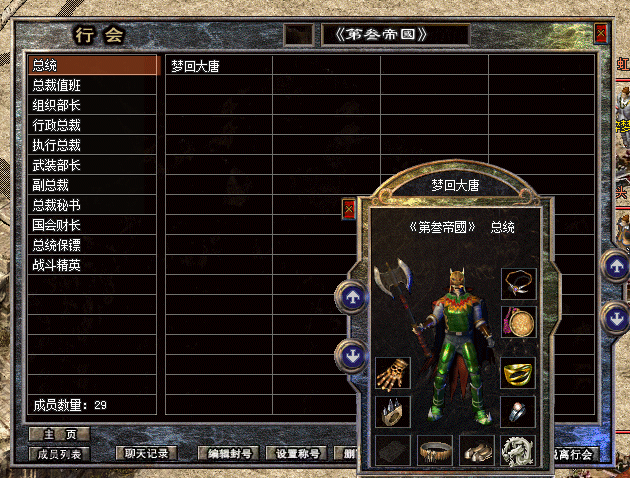Screen dimensions: 630x478
Task: Pick the 行政总裁 rank row
Action: 92,126
